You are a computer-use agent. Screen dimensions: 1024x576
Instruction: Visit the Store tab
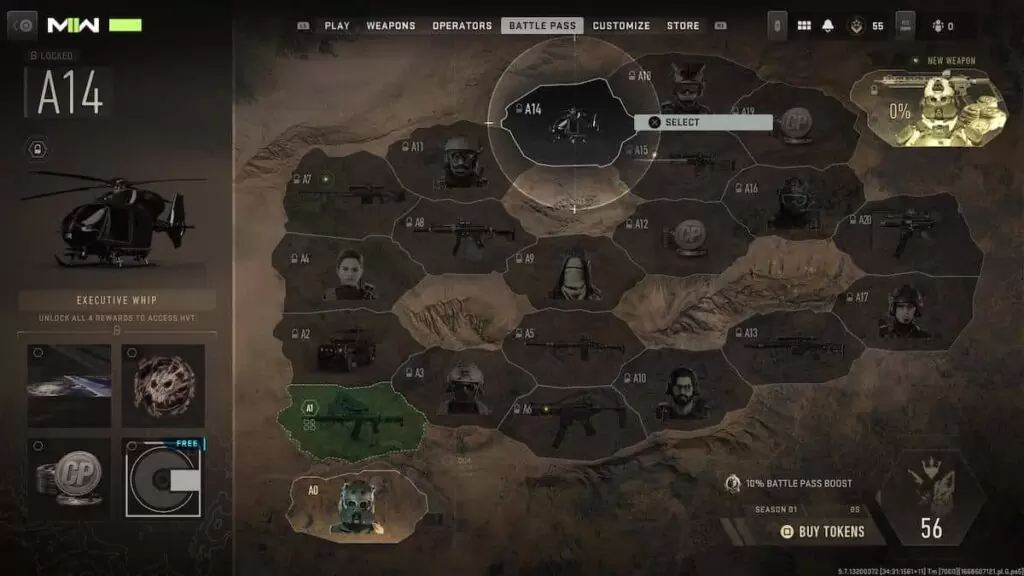683,26
